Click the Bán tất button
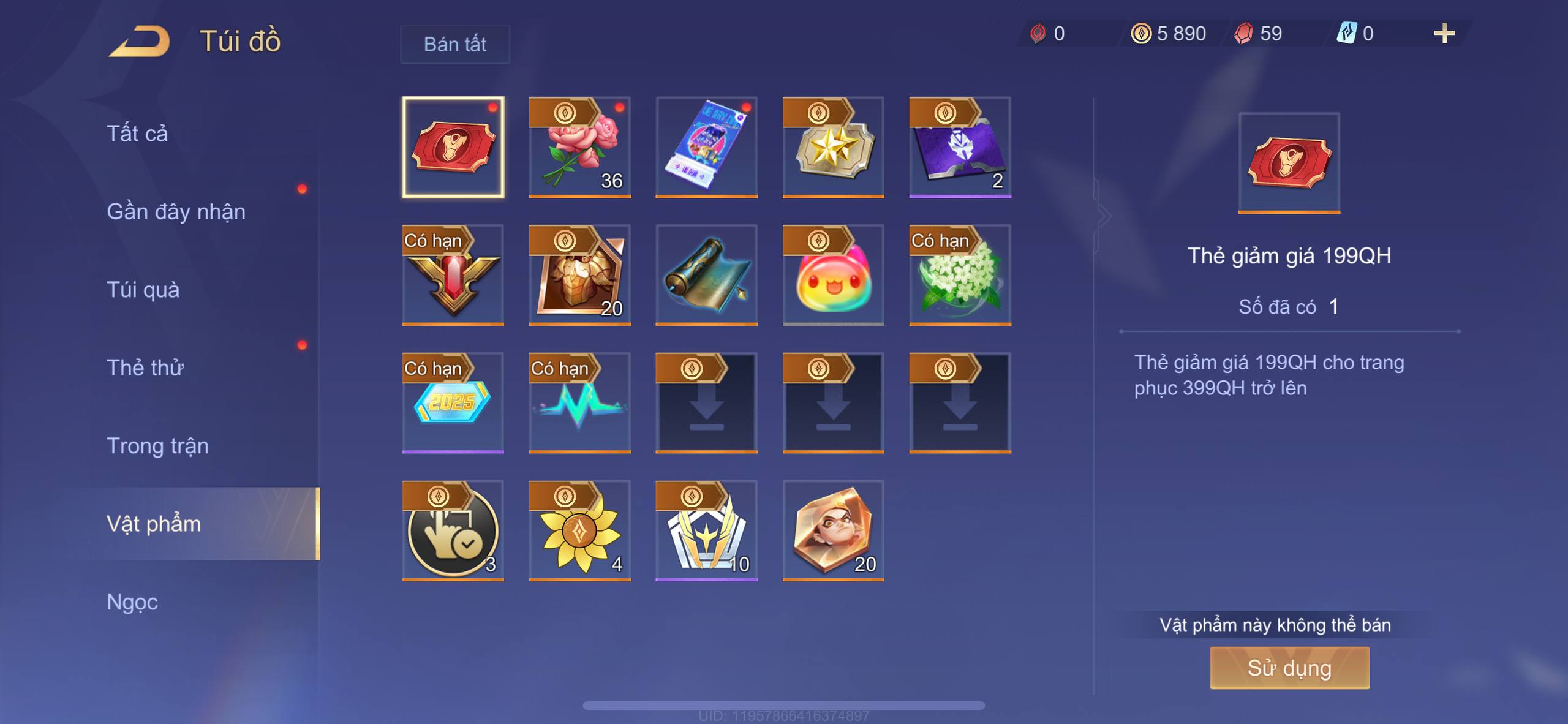The height and width of the screenshot is (724, 1568). click(454, 44)
